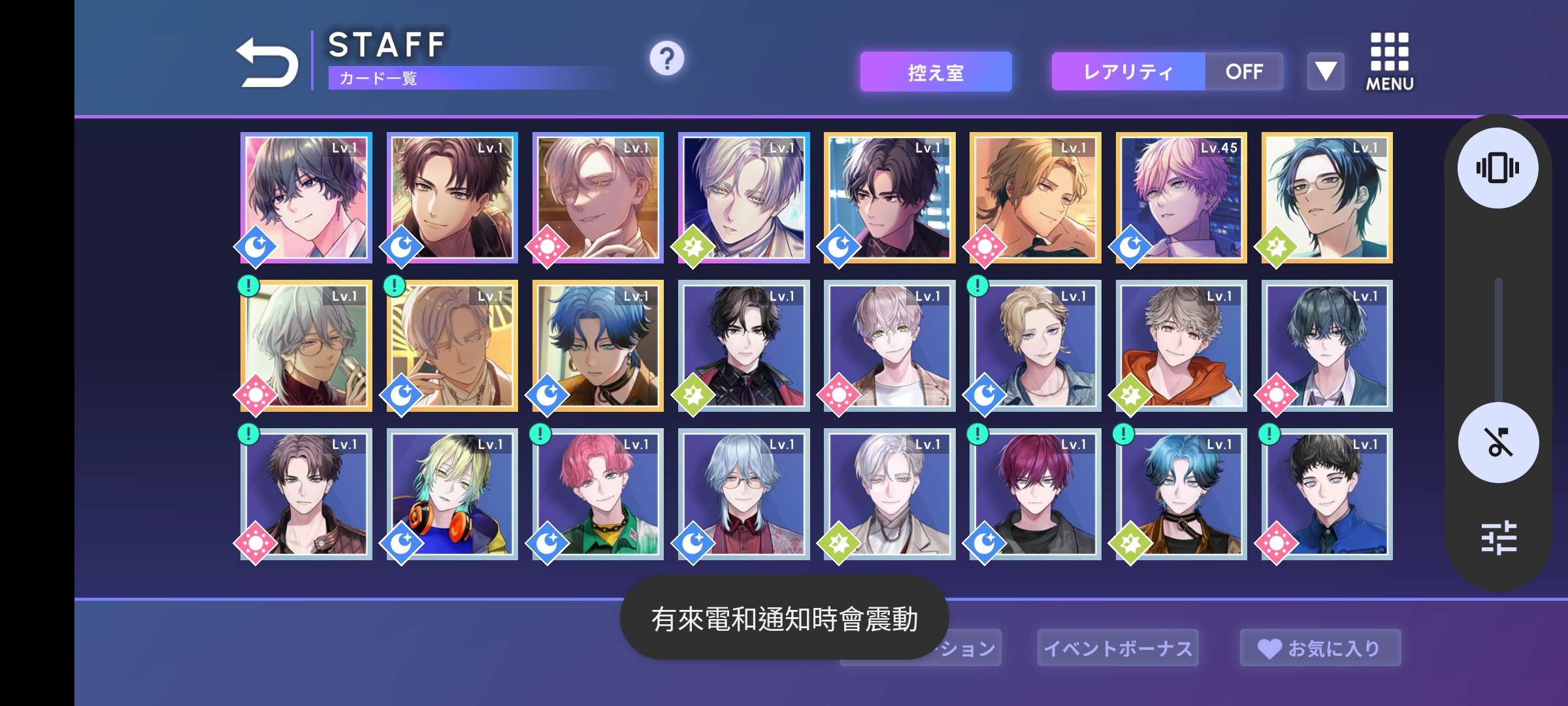Viewport: 1568px width, 706px height.
Task: Select the Lv.45 pink-haired staff card
Action: [1181, 197]
